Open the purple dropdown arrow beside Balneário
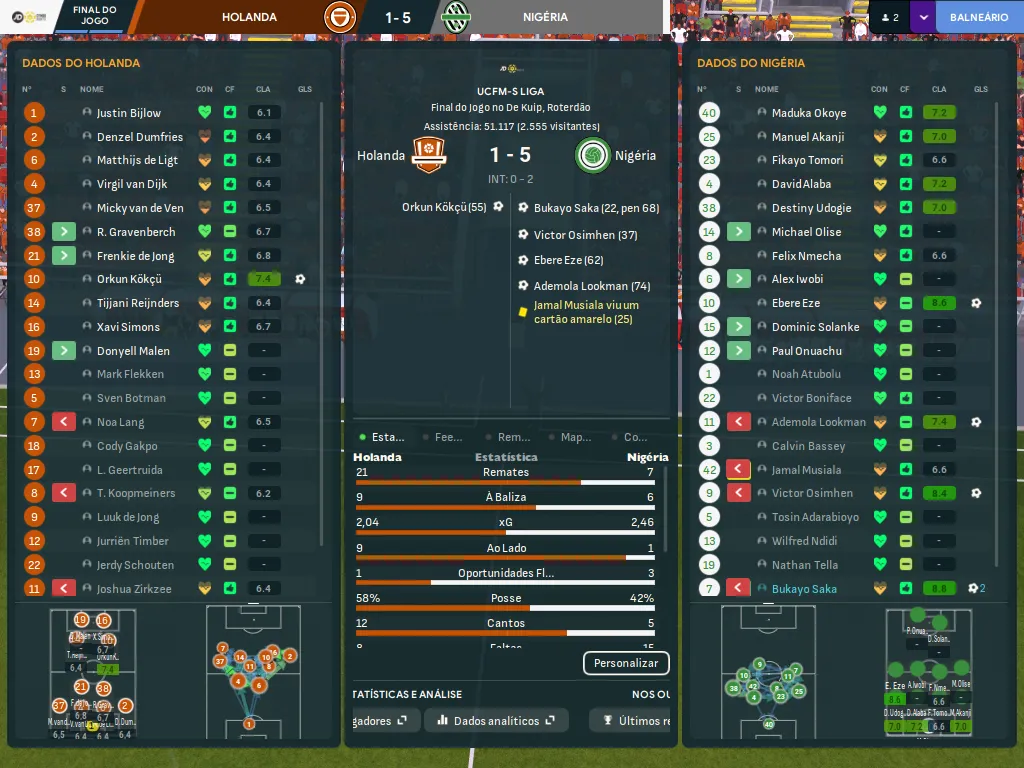The height and width of the screenshot is (768, 1024). (x=922, y=17)
